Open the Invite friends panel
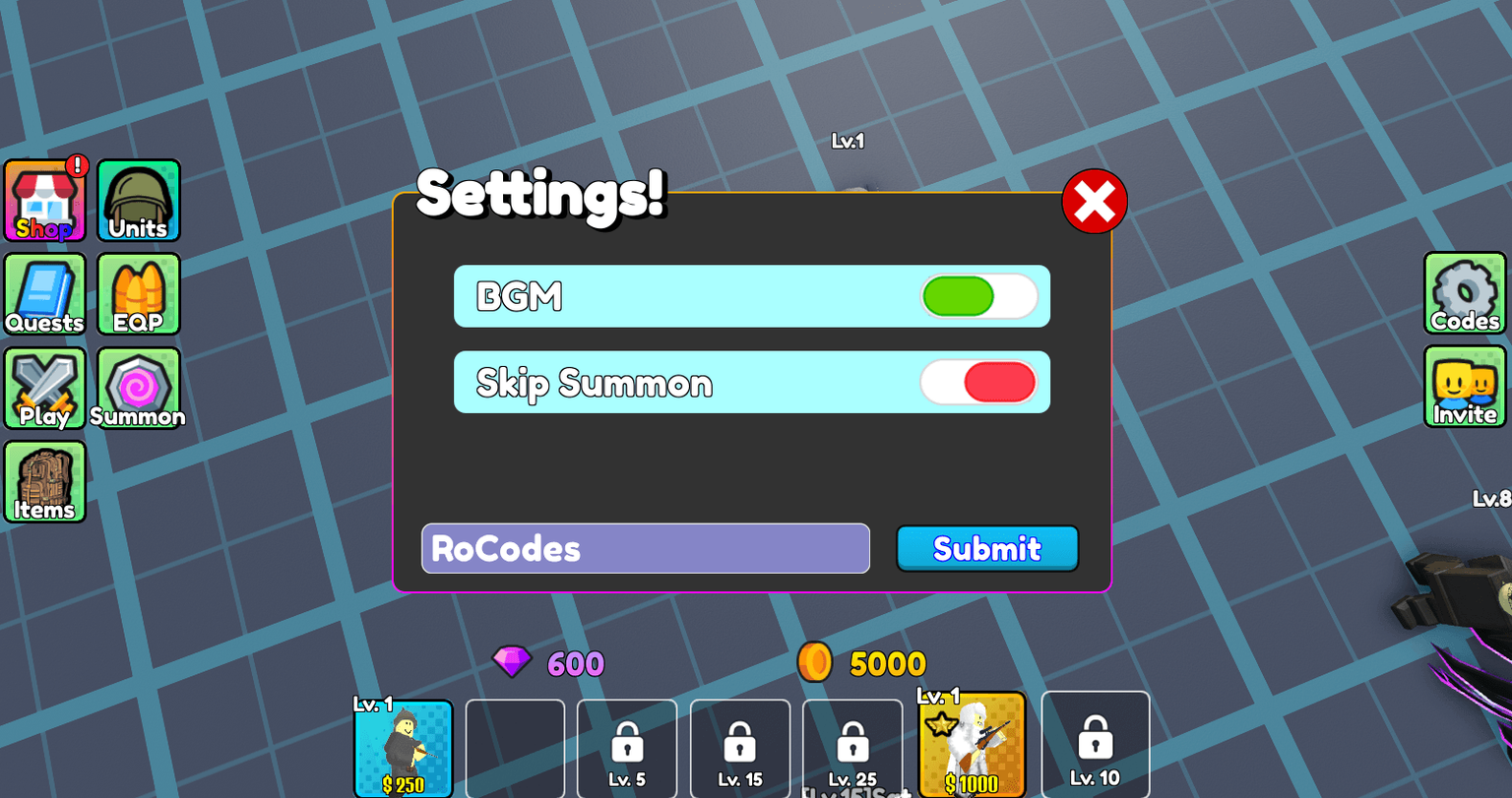The width and height of the screenshot is (1512, 798). (1464, 386)
